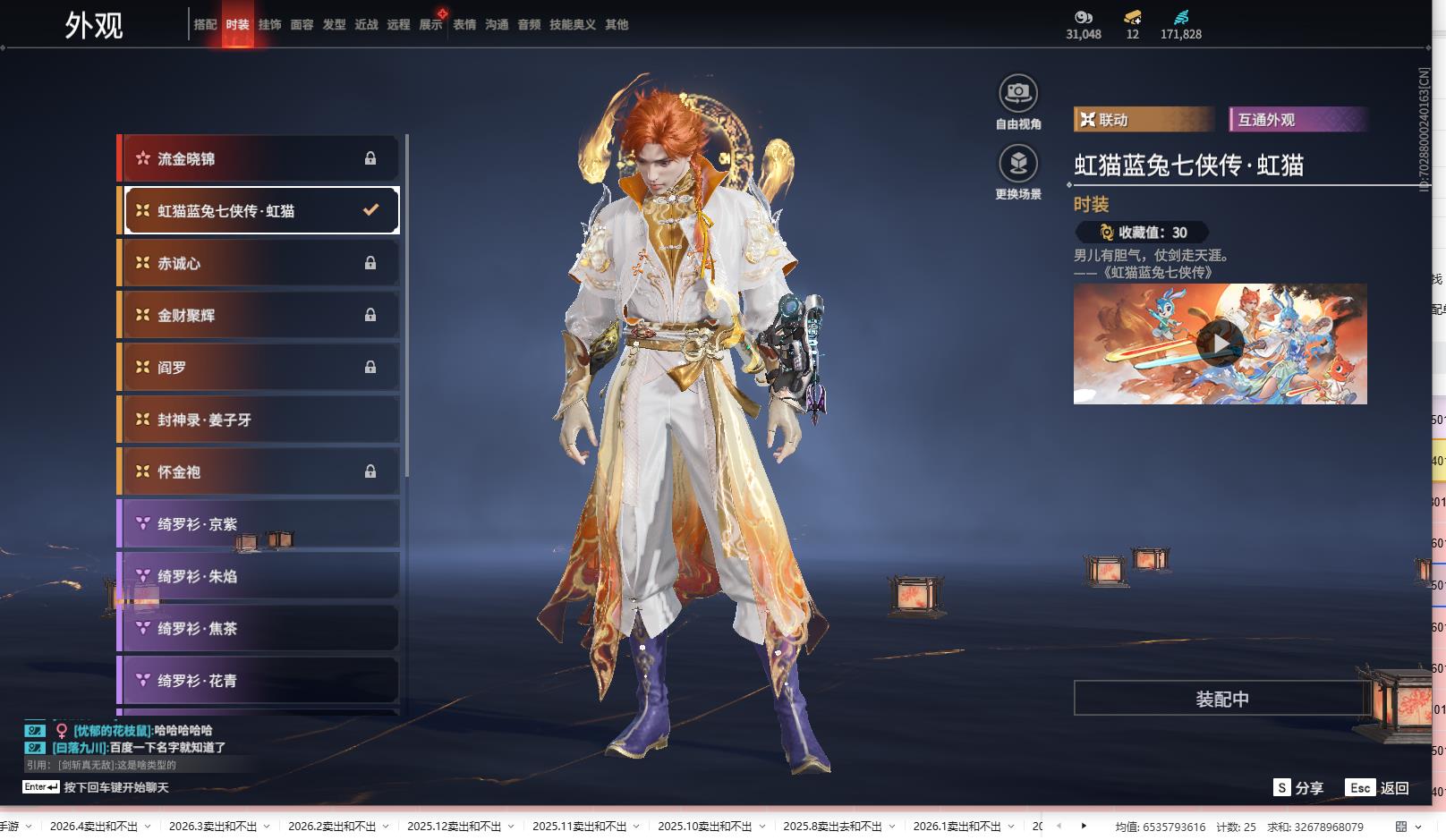This screenshot has width=1446, height=840.
Task: Select the 绮罗衫·花青 outfit
Action: (259, 681)
